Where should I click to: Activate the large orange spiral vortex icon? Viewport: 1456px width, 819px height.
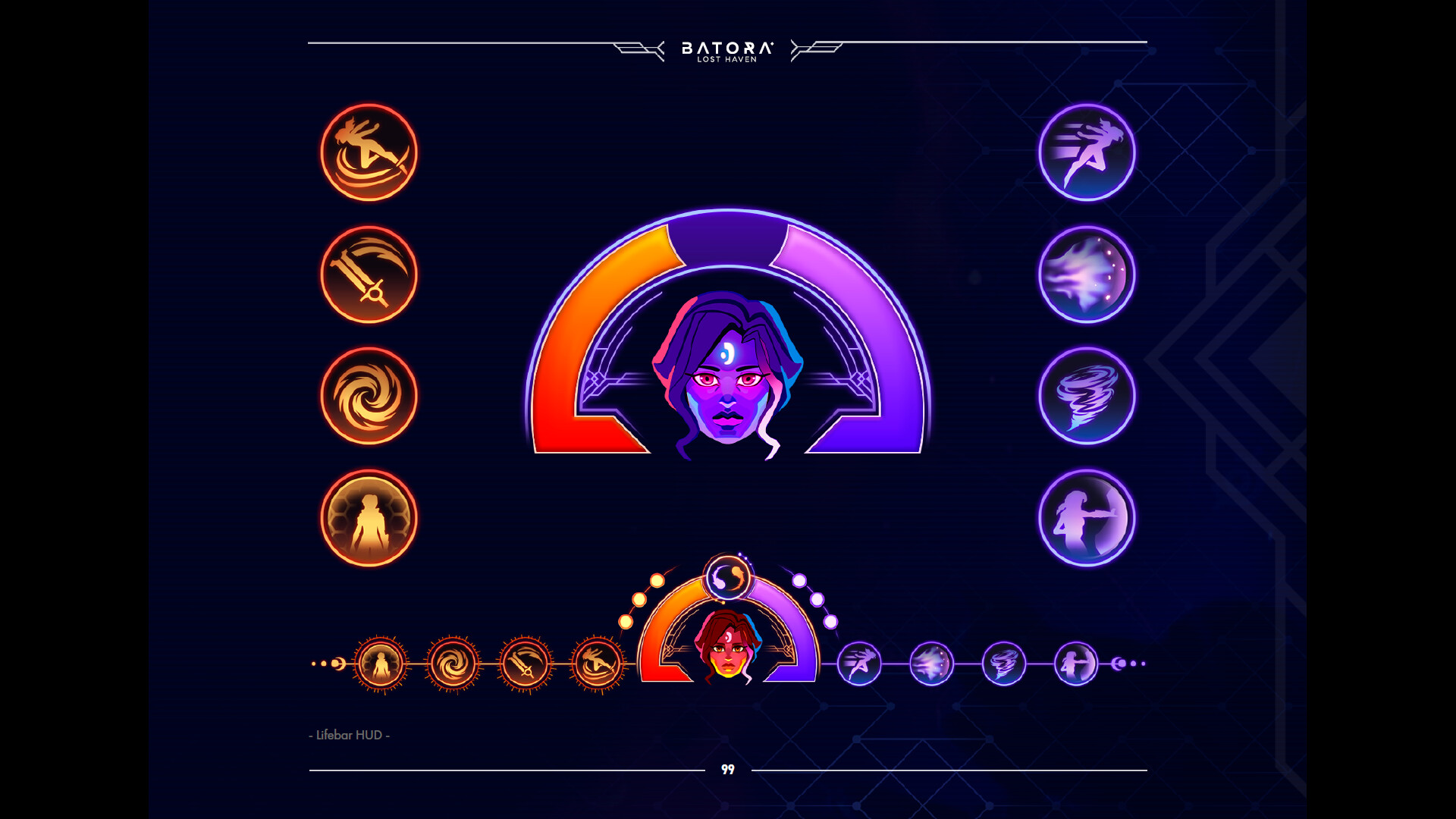tap(369, 396)
